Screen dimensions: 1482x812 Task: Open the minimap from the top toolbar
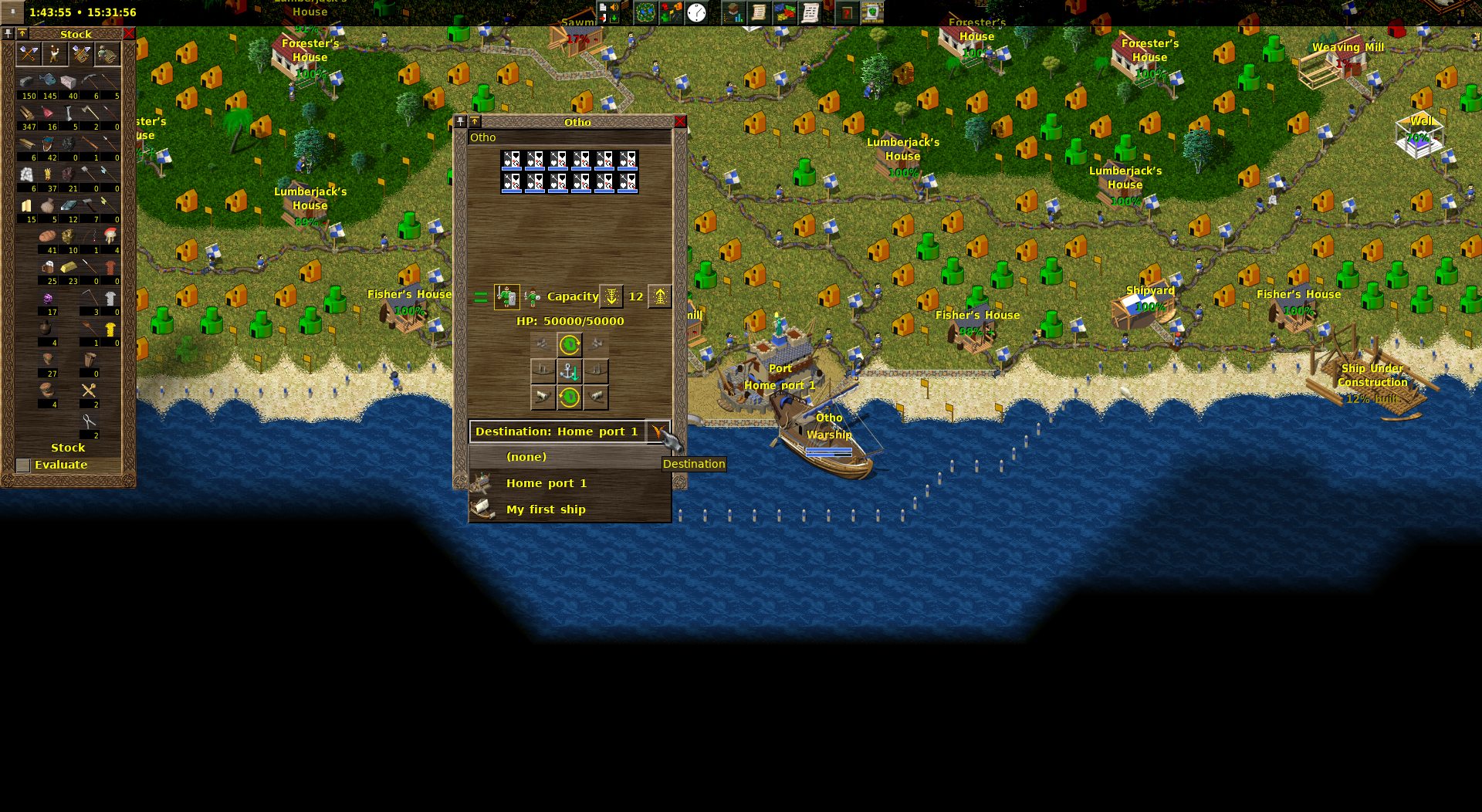click(x=645, y=12)
